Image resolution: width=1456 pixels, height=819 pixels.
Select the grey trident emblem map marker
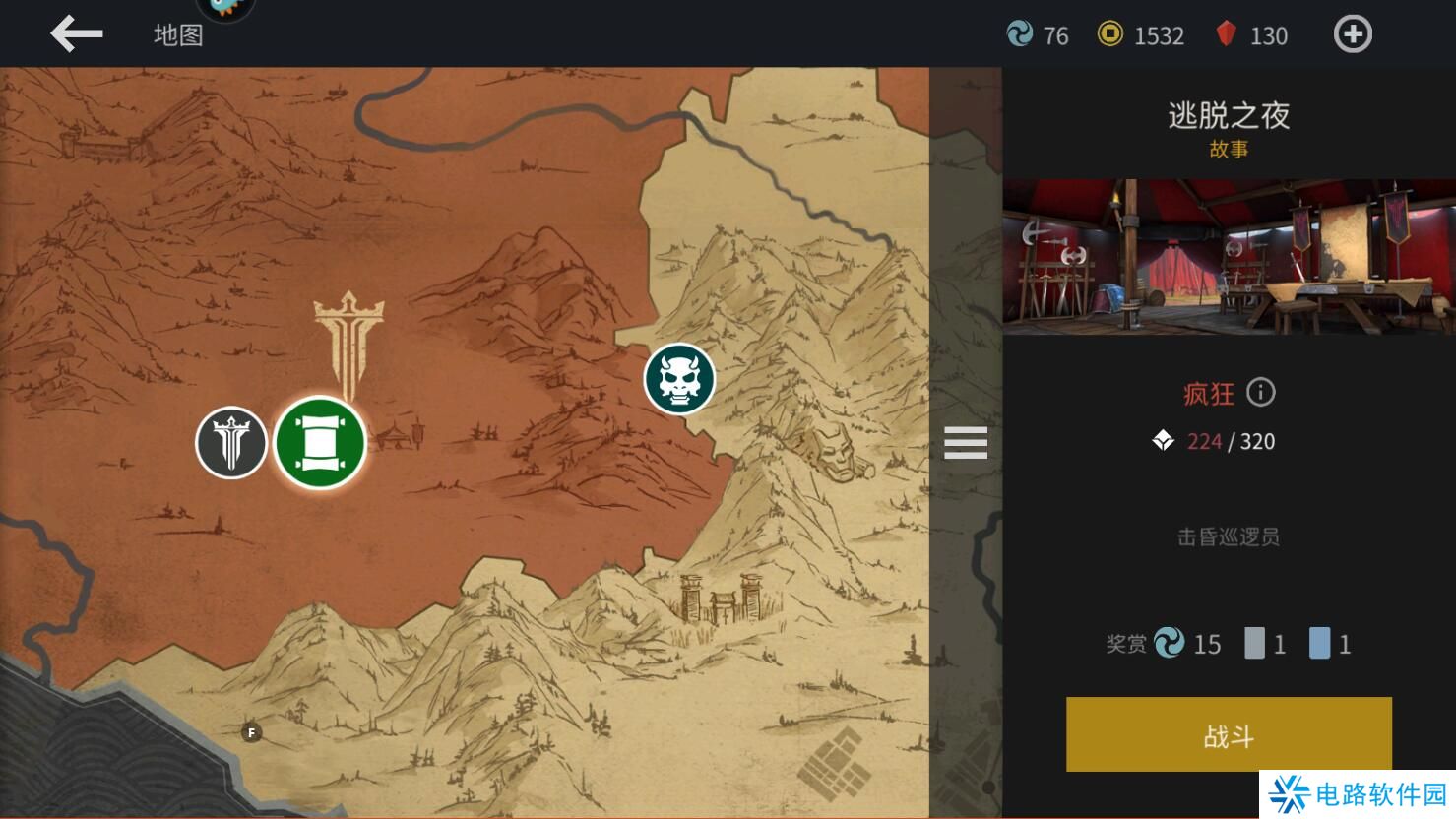coord(231,443)
